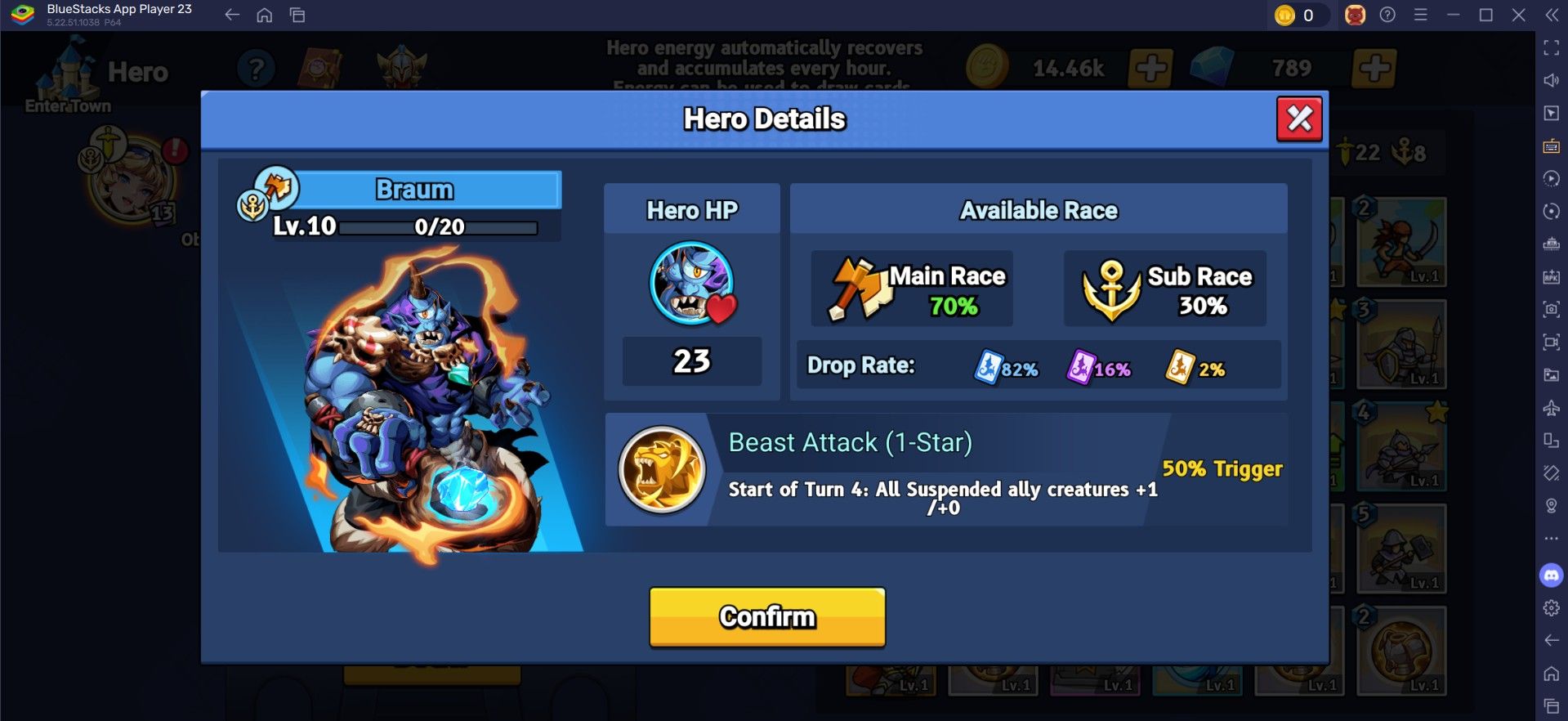Confirm the Hero Details dialog
1568x721 pixels.
click(766, 616)
